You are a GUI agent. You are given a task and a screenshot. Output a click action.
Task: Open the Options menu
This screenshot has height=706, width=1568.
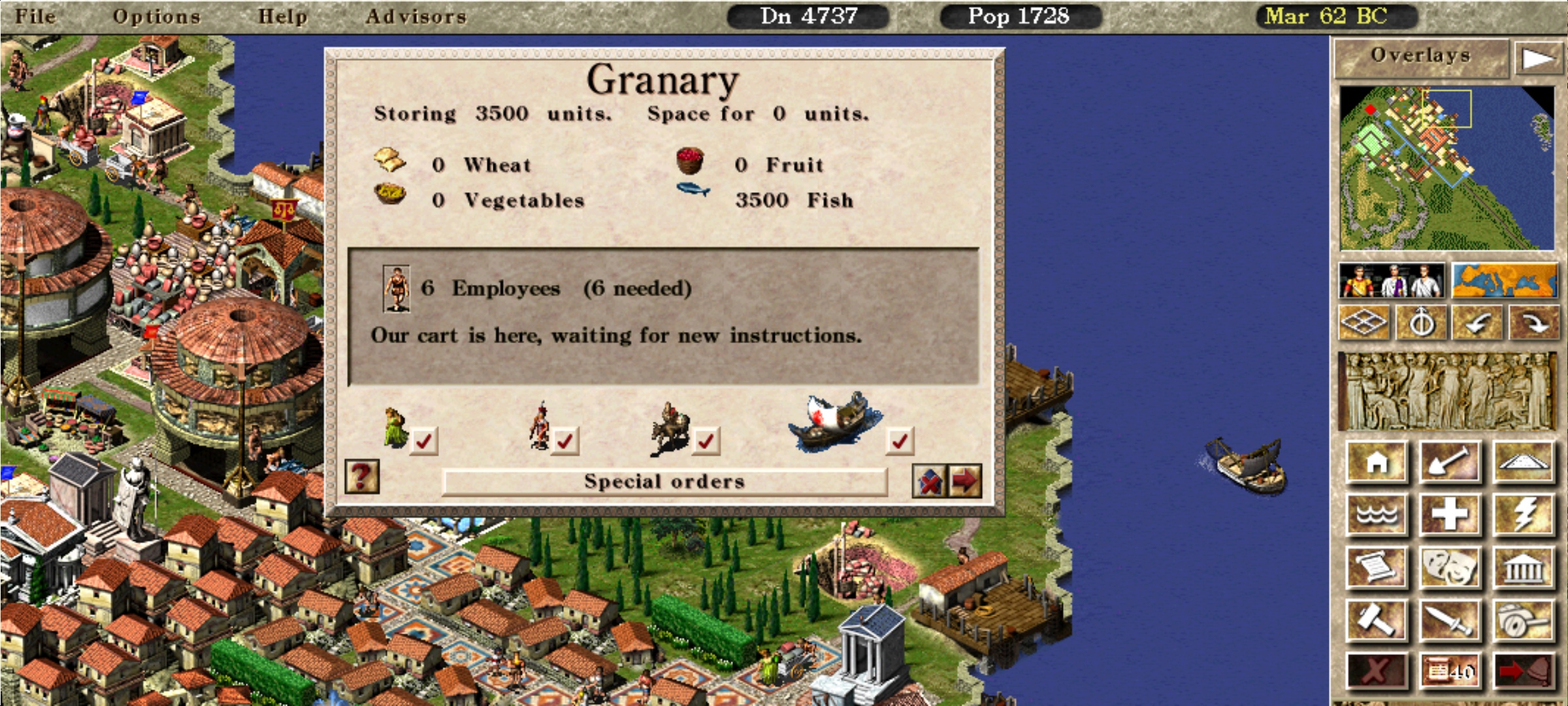pos(156,16)
